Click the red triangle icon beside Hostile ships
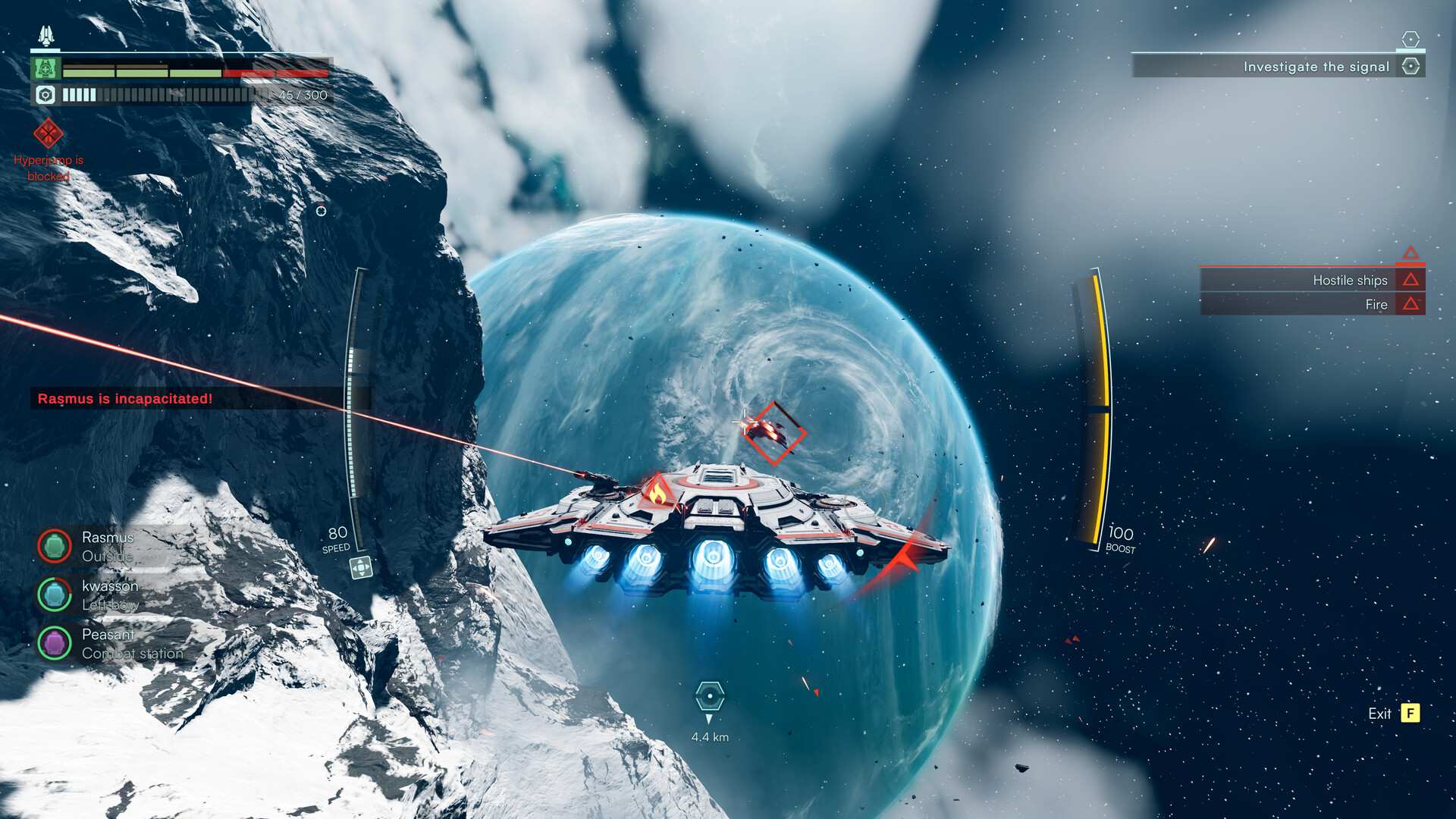Image resolution: width=1456 pixels, height=819 pixels. pos(1409,280)
